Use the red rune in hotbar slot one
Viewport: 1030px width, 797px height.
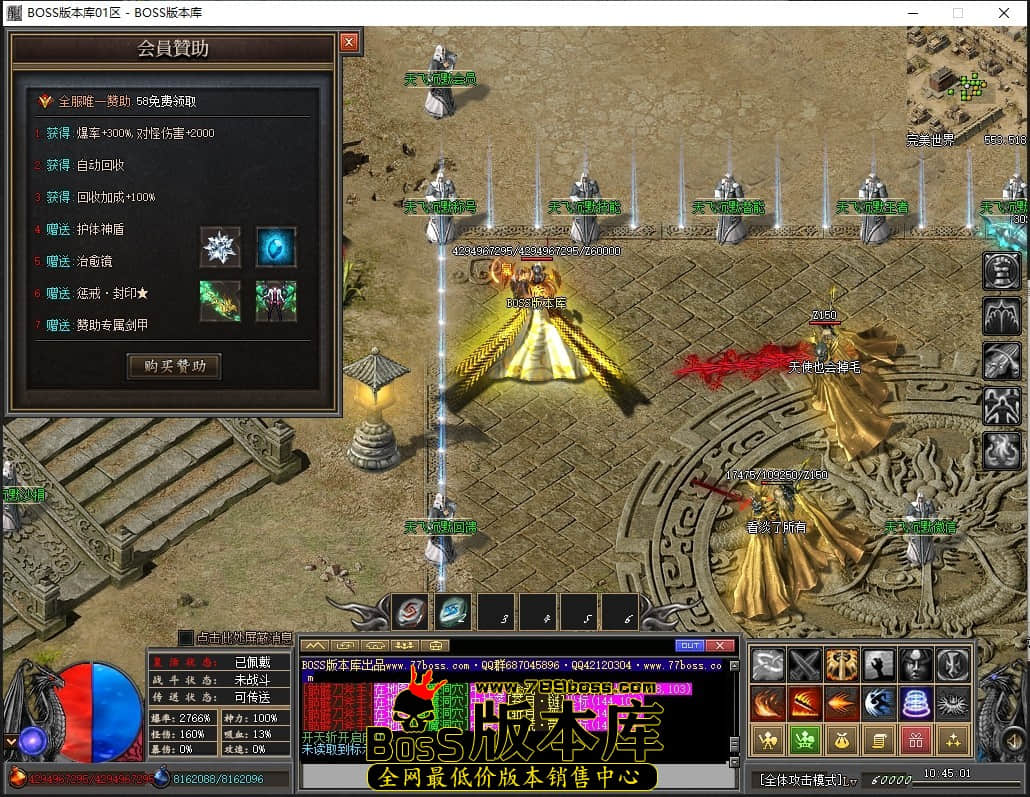pos(409,611)
